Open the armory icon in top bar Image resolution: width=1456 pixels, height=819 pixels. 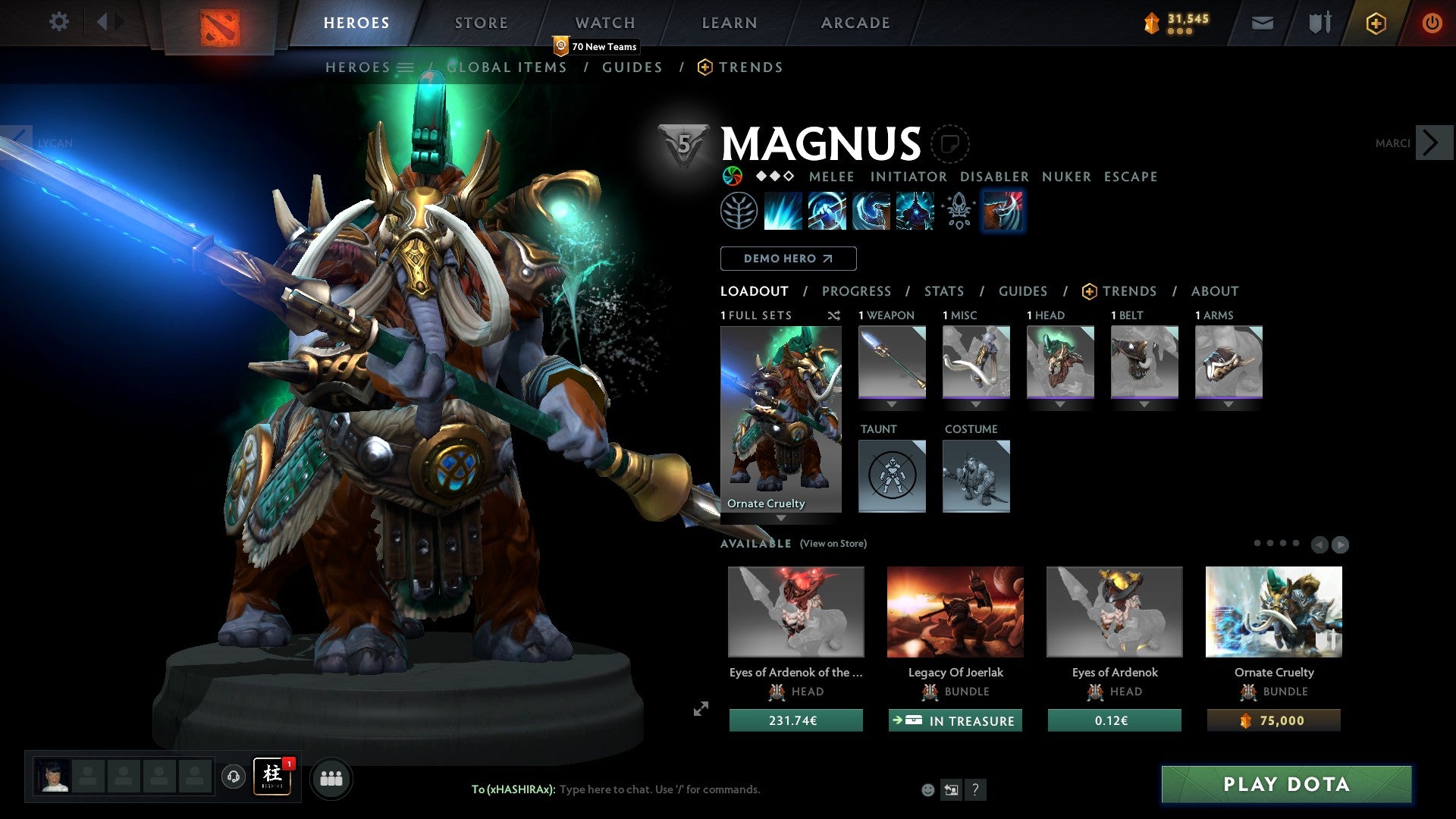tap(1319, 23)
